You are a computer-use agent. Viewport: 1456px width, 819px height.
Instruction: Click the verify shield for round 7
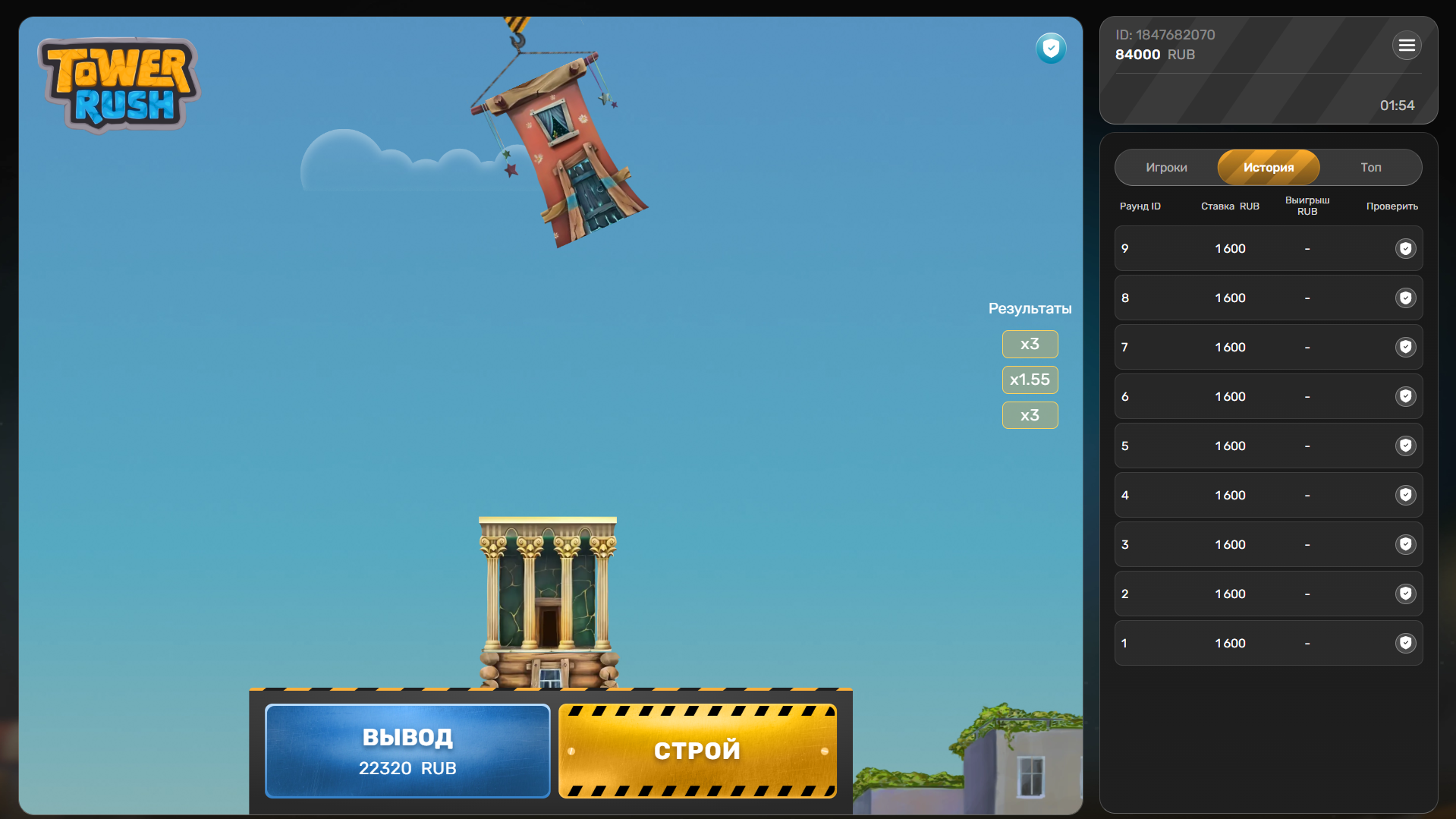pyautogui.click(x=1406, y=348)
